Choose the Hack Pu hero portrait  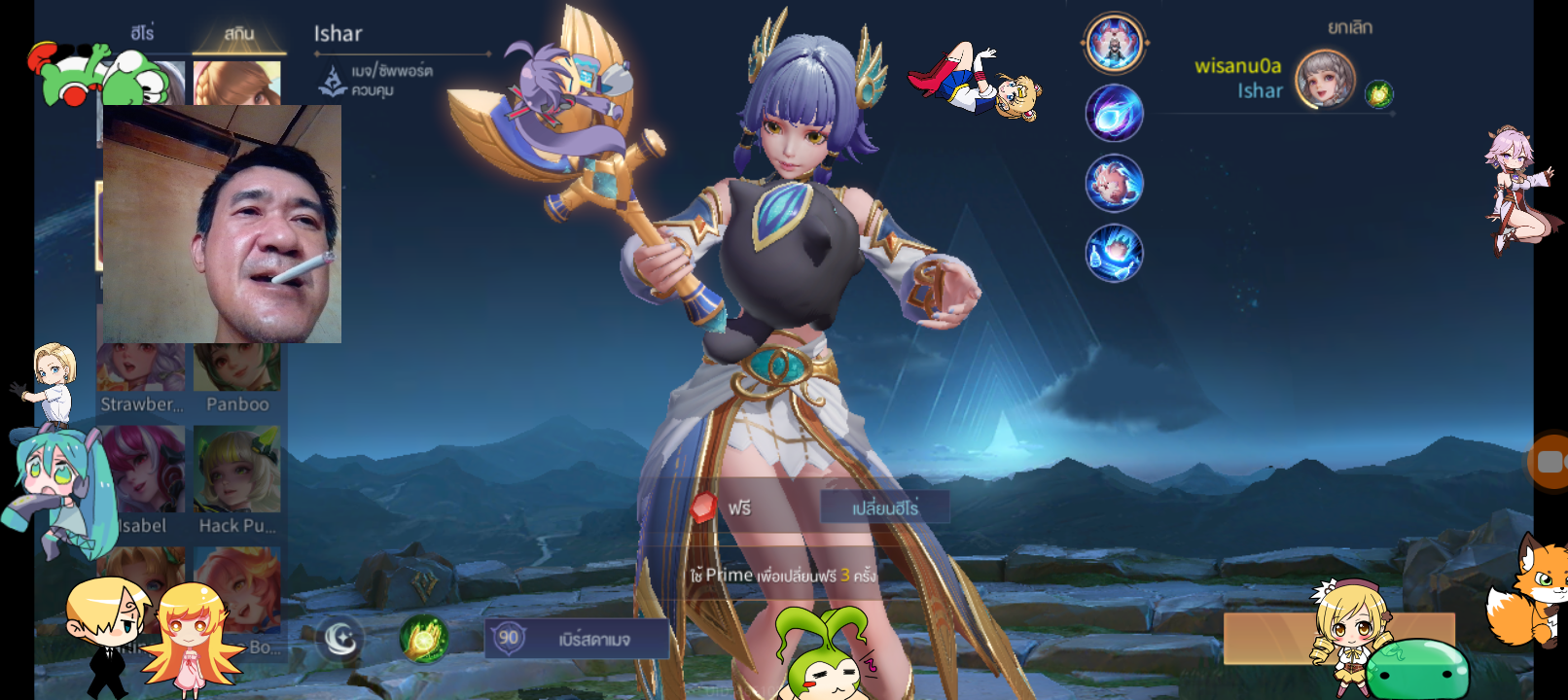tap(236, 470)
